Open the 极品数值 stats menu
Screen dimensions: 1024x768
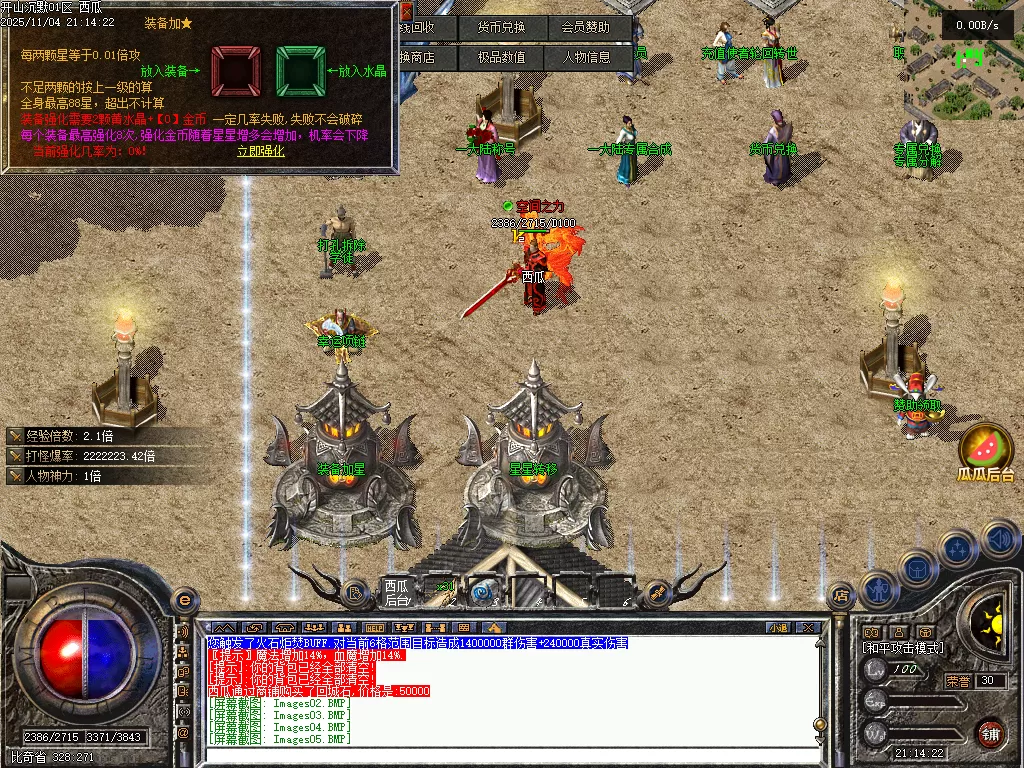coord(501,57)
